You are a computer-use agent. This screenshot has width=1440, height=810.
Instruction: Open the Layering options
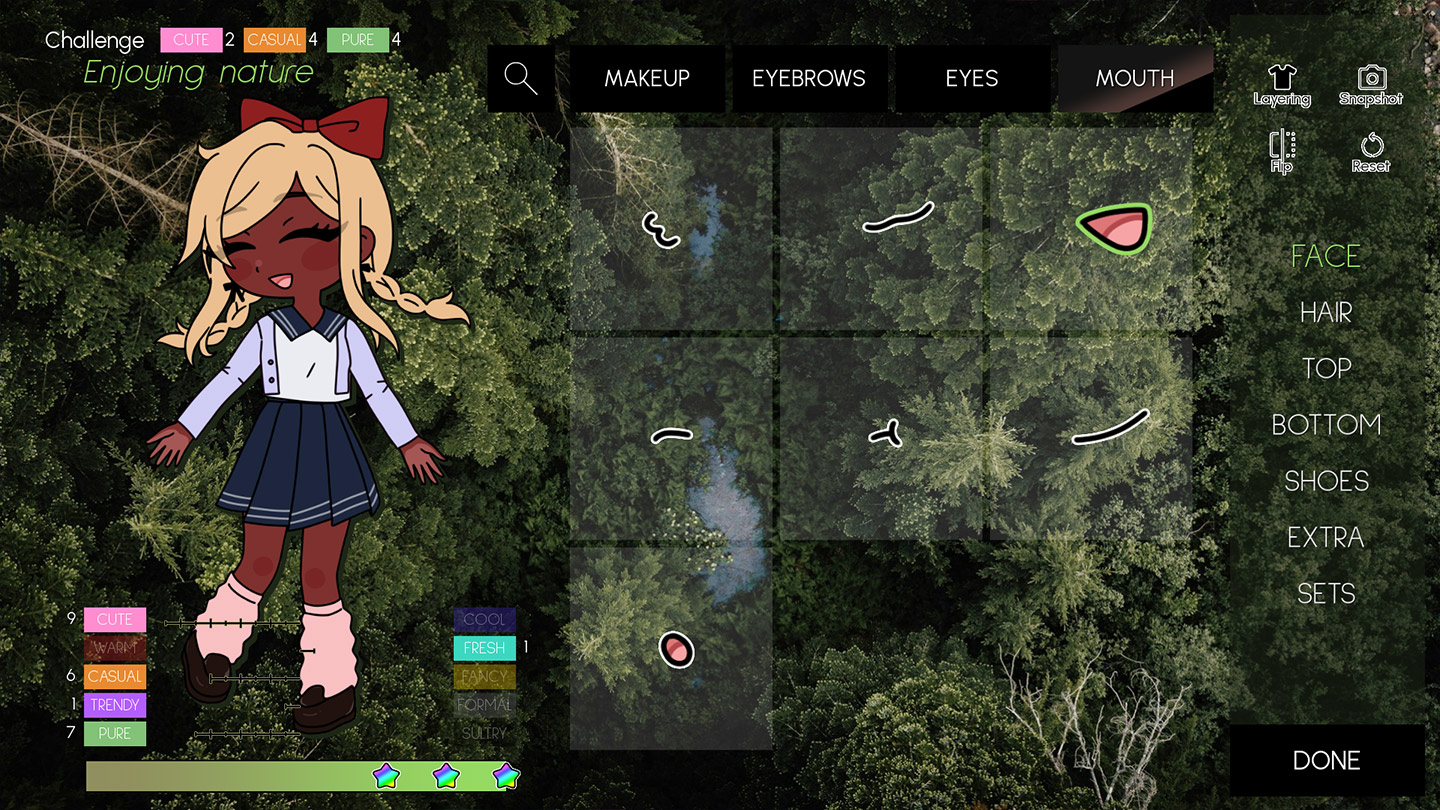point(1282,85)
